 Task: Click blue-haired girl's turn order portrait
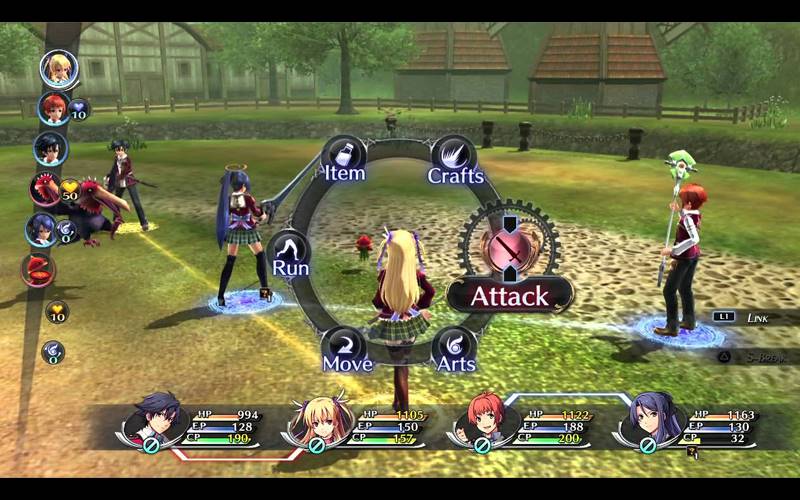pyautogui.click(x=41, y=230)
